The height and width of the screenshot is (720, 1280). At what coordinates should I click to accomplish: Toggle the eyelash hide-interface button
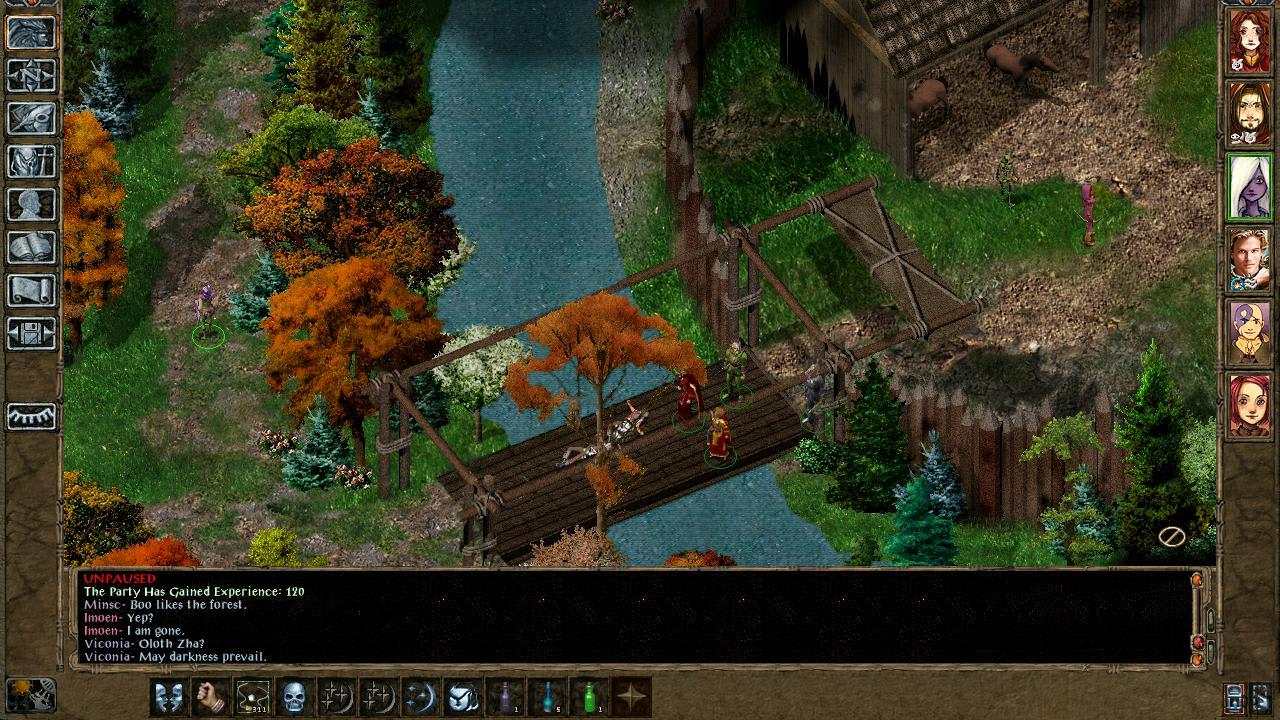point(31,416)
